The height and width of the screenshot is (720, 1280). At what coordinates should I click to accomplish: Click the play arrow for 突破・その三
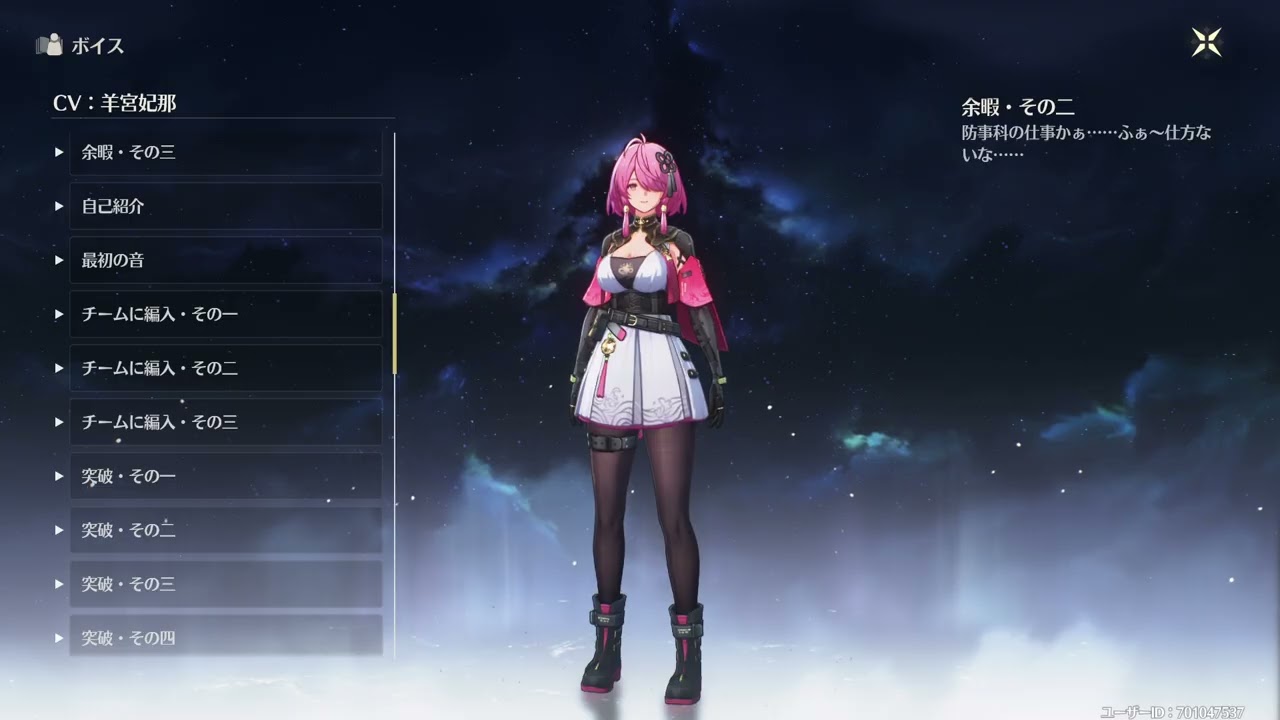pyautogui.click(x=58, y=584)
